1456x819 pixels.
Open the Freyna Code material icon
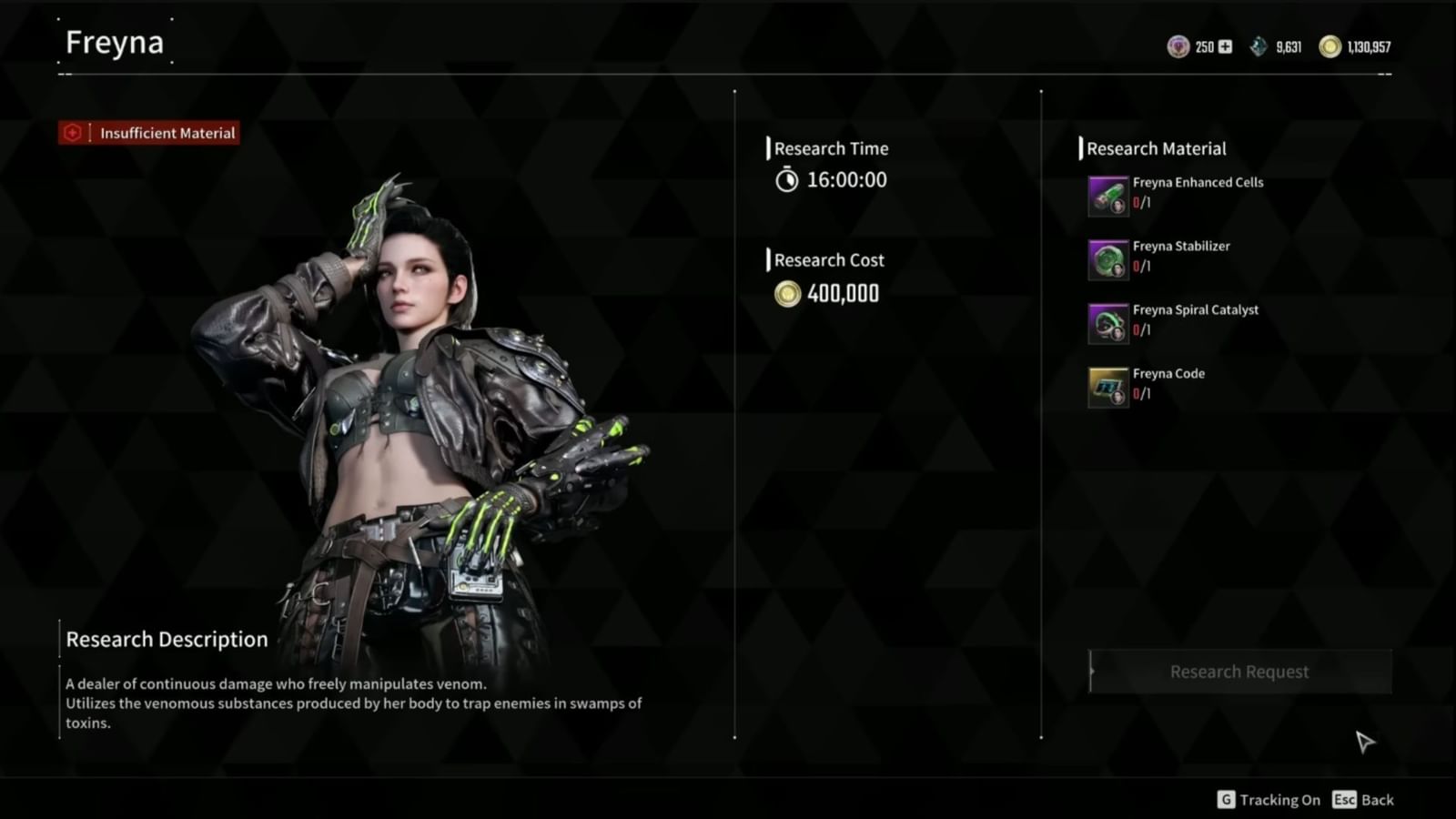tap(1107, 386)
